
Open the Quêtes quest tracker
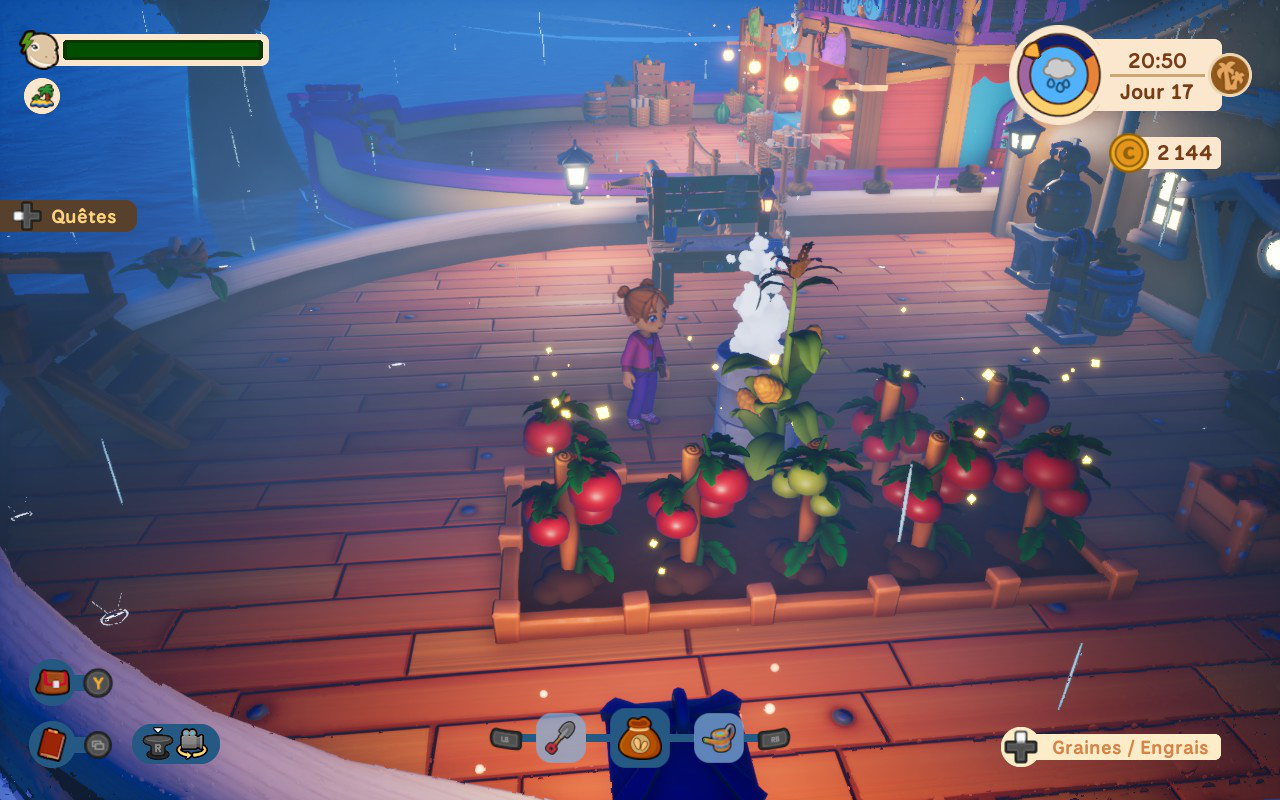click(70, 216)
